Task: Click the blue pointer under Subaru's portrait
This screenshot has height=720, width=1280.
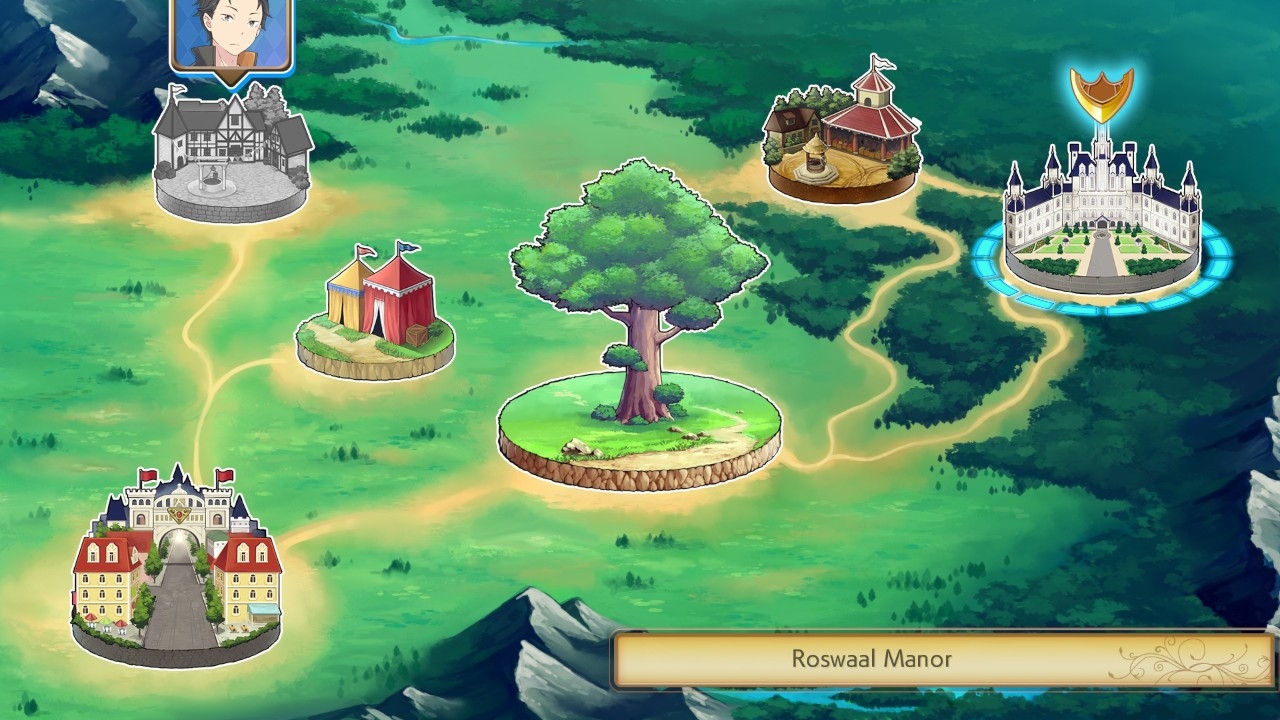Action: point(231,78)
